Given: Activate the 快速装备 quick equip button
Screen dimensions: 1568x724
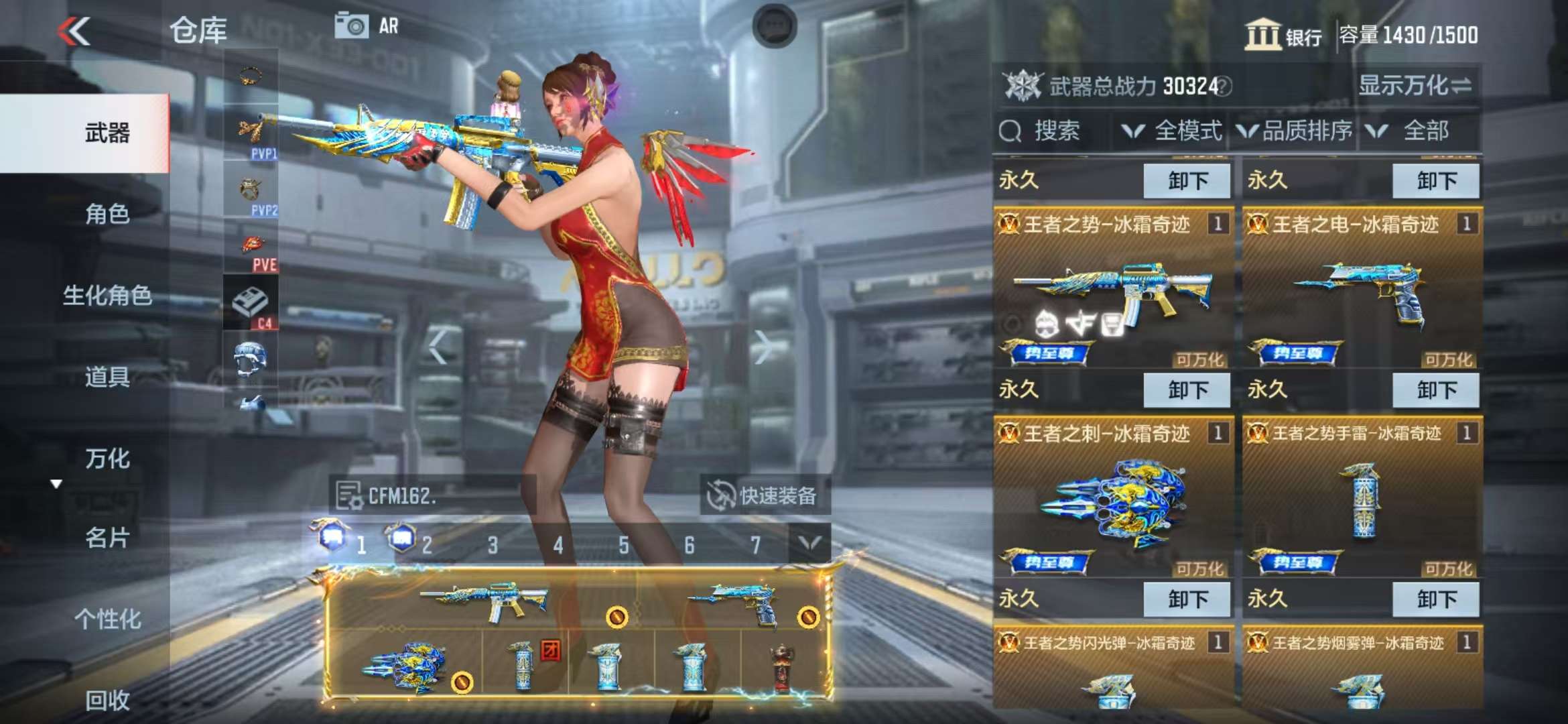Looking at the screenshot, I should coord(765,495).
